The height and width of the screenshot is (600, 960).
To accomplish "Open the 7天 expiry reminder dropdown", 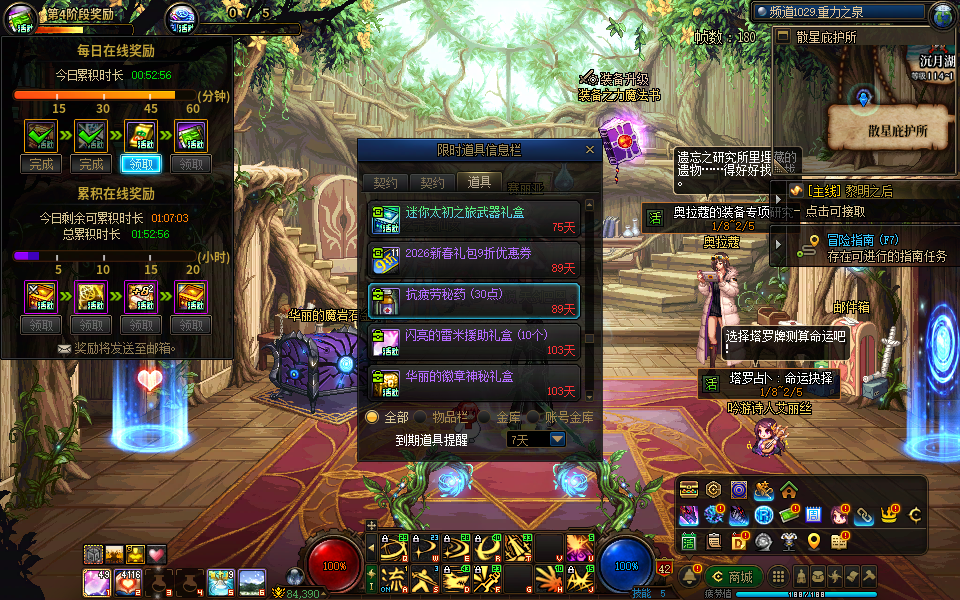I will [557, 439].
